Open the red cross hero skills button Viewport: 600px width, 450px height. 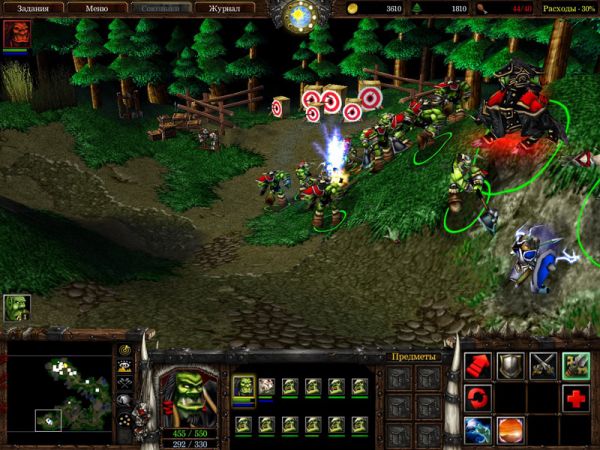pyautogui.click(x=575, y=399)
